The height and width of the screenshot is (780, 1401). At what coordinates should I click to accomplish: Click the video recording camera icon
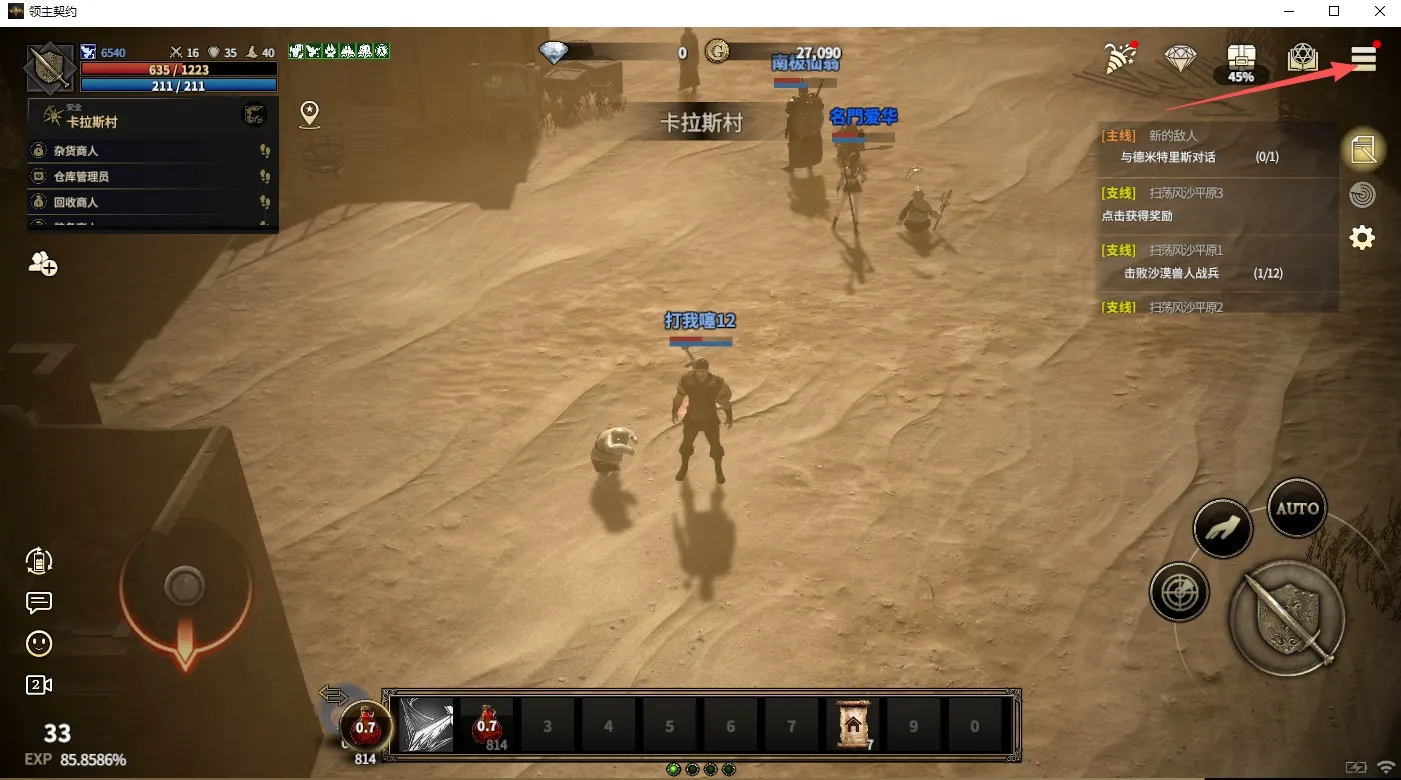(38, 685)
